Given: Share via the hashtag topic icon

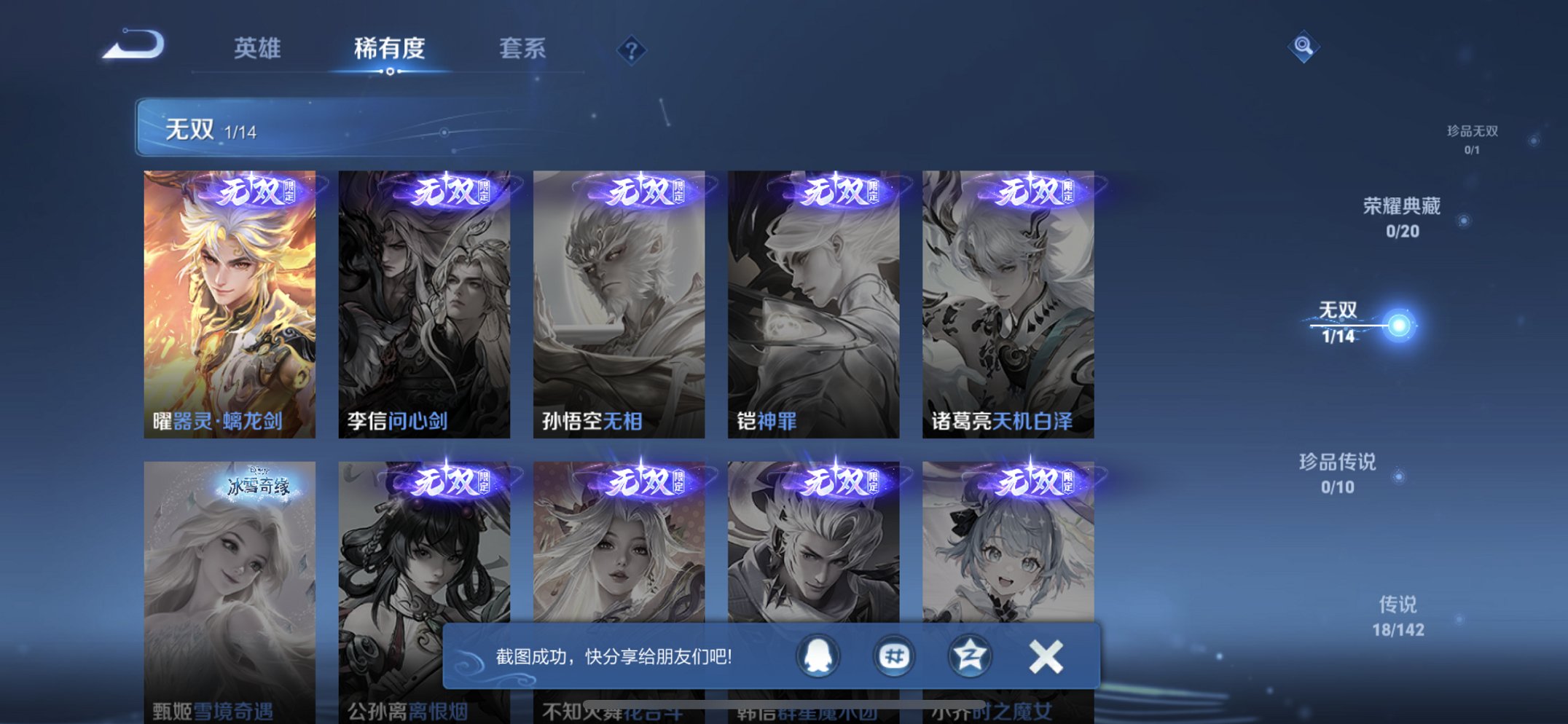Looking at the screenshot, I should (x=895, y=656).
